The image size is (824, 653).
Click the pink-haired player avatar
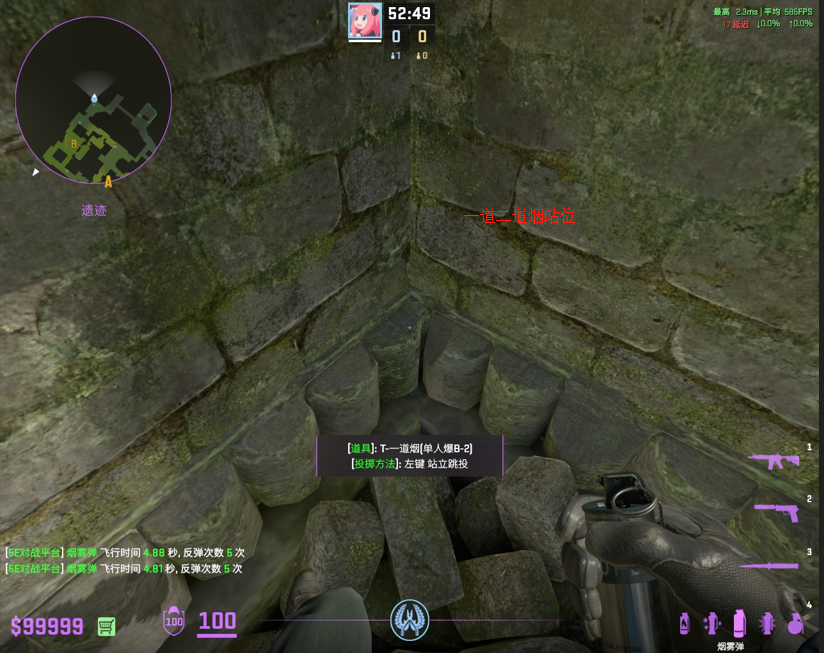365,20
